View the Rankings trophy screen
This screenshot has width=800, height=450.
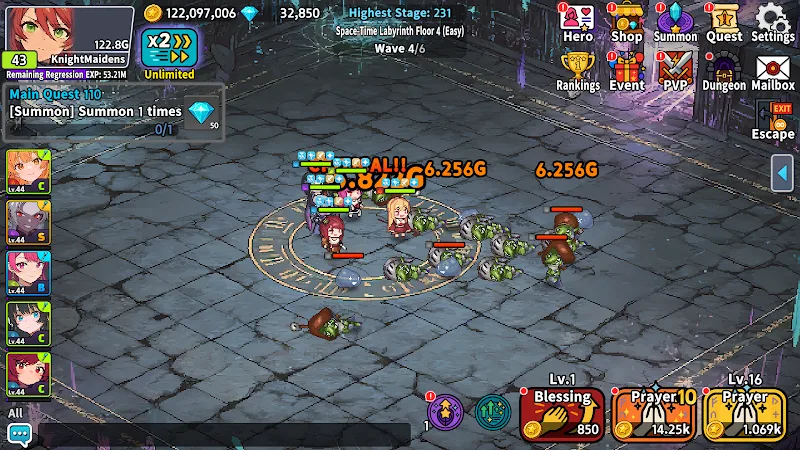pyautogui.click(x=578, y=72)
